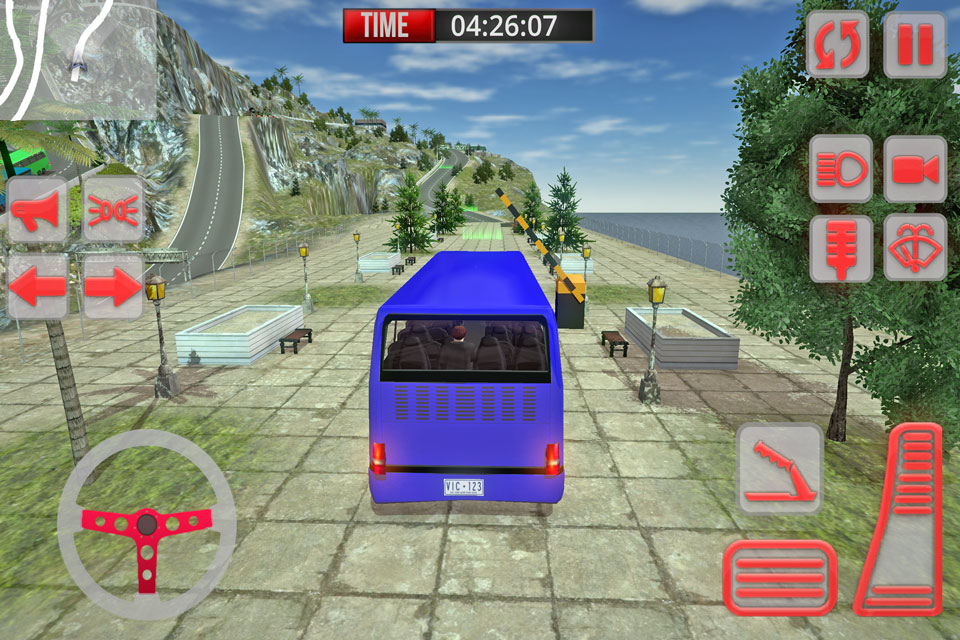The image size is (960, 640).
Task: Tap the red circular-arrows reset button
Action: click(x=838, y=45)
